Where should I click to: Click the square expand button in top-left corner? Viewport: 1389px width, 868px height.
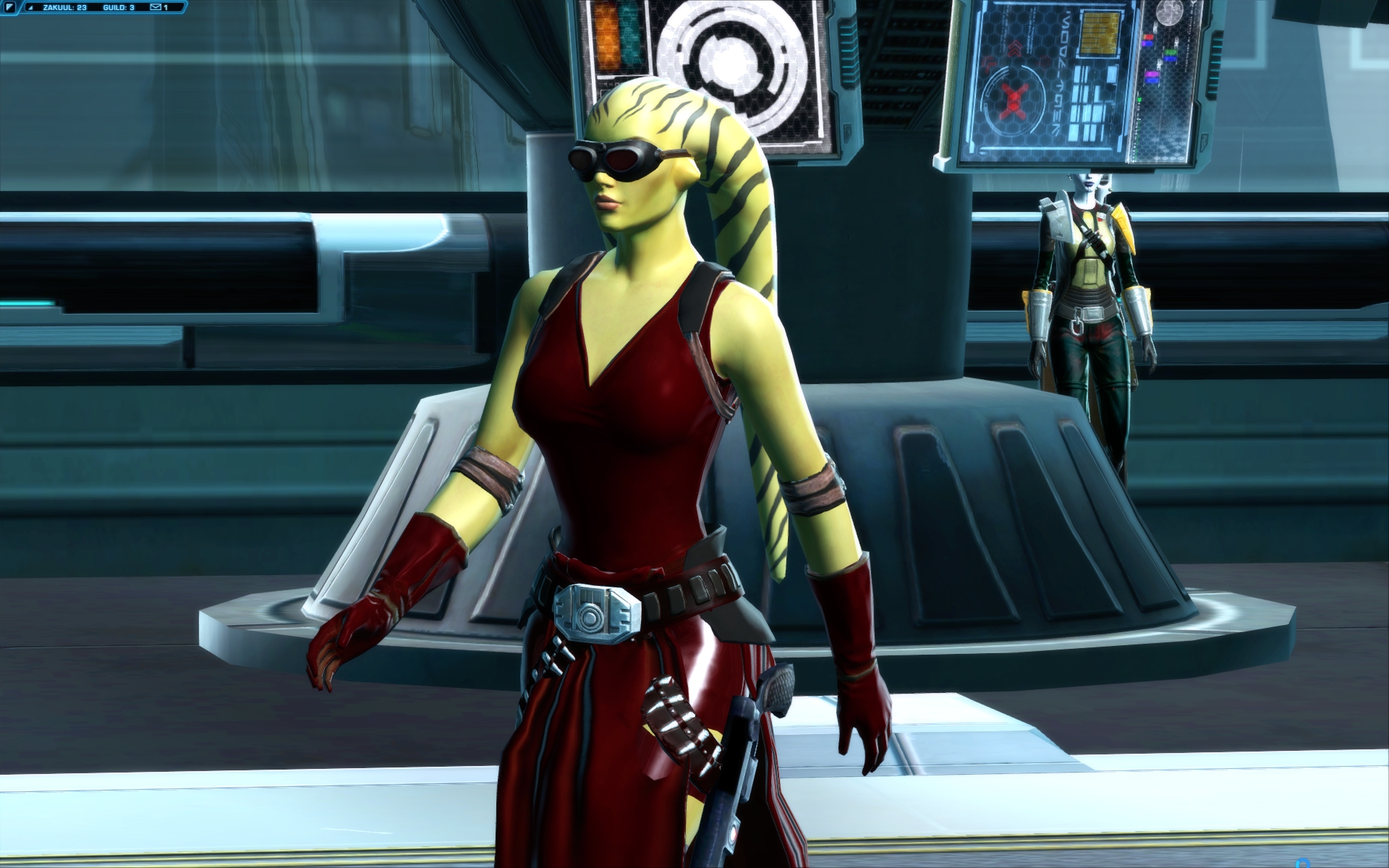[x=9, y=7]
